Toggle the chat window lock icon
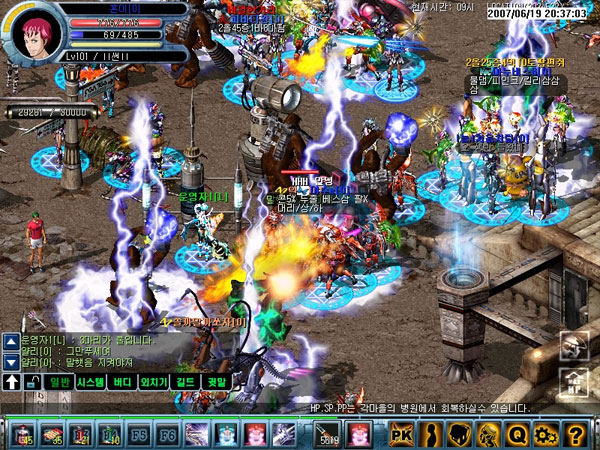600x450 pixels. pyautogui.click(x=33, y=381)
